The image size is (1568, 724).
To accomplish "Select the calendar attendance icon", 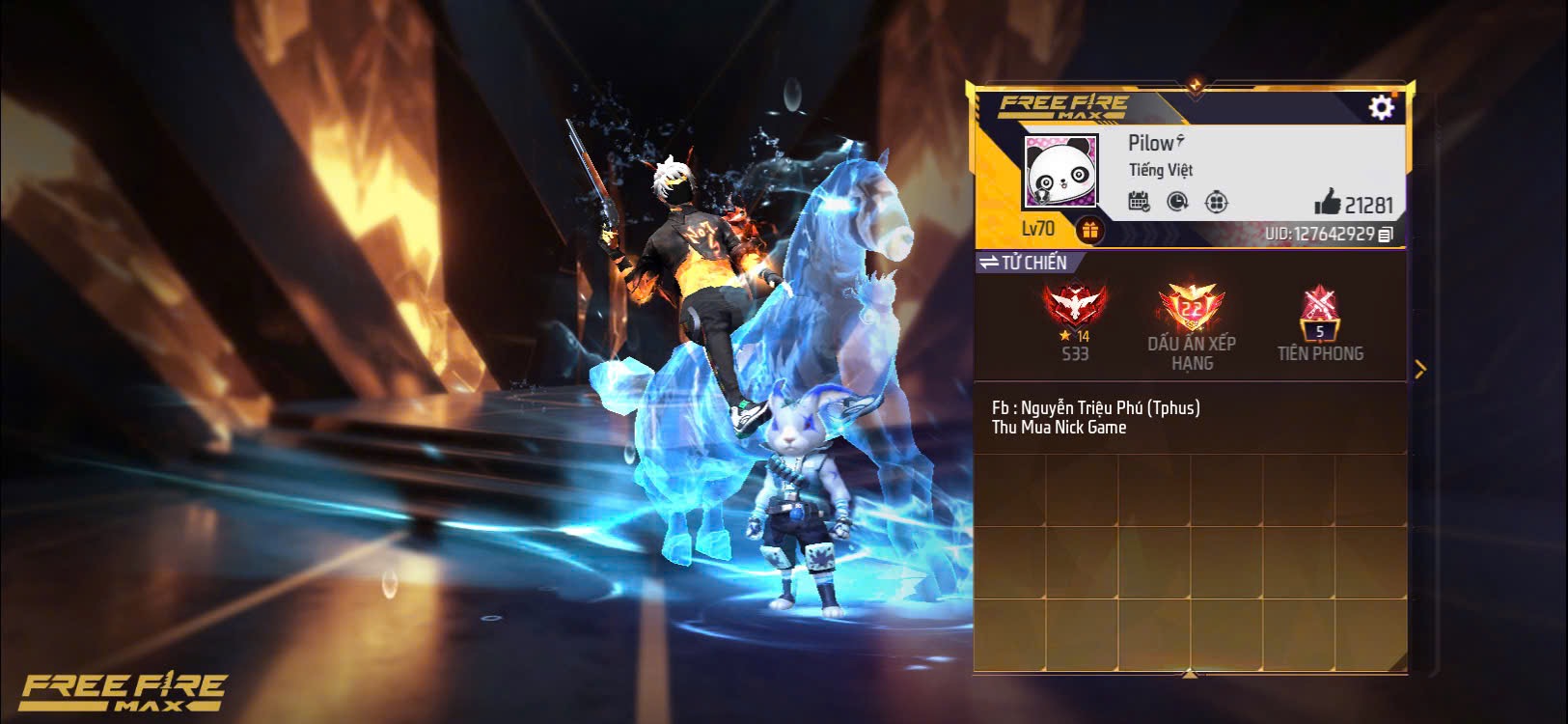I will [x=1141, y=202].
